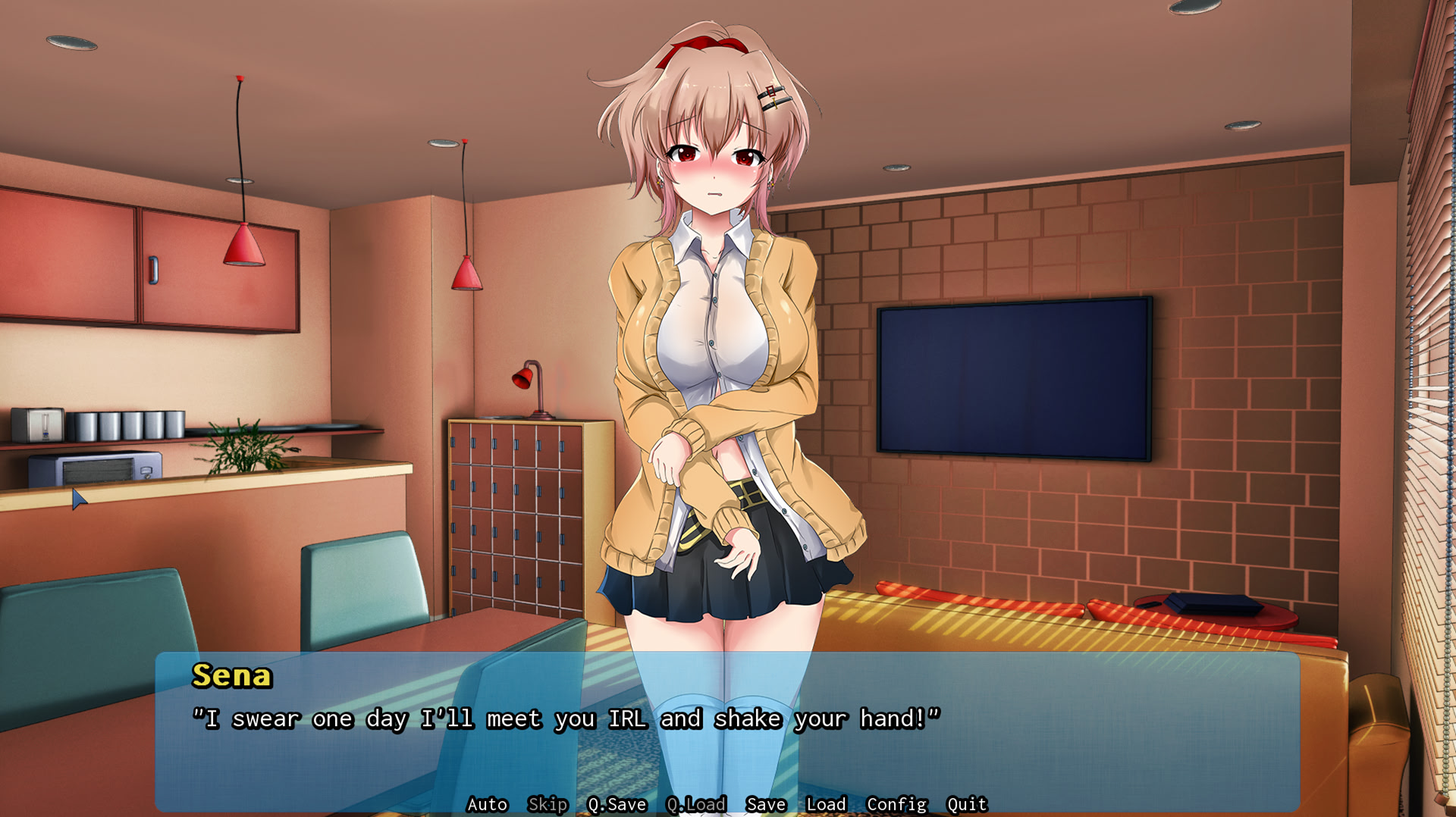Select Quit to exit the game
The width and height of the screenshot is (1456, 817).
click(965, 804)
